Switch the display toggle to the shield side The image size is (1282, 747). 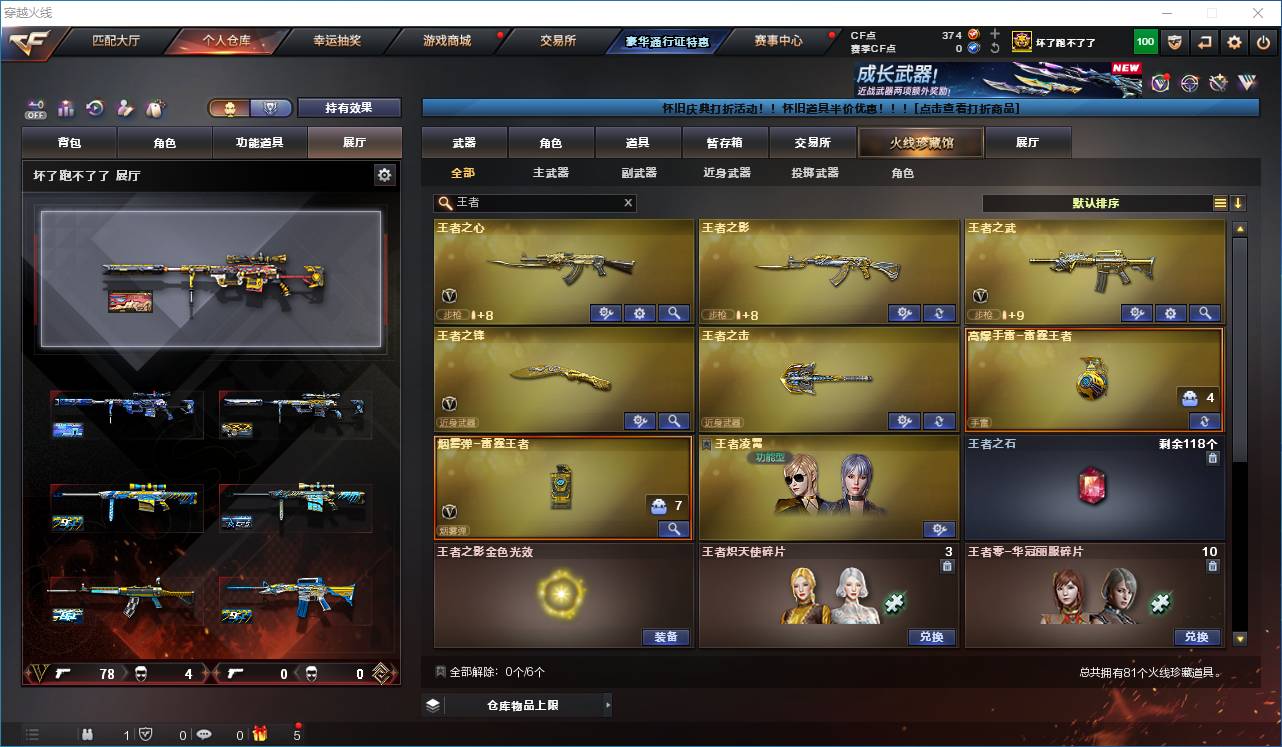[x=270, y=106]
